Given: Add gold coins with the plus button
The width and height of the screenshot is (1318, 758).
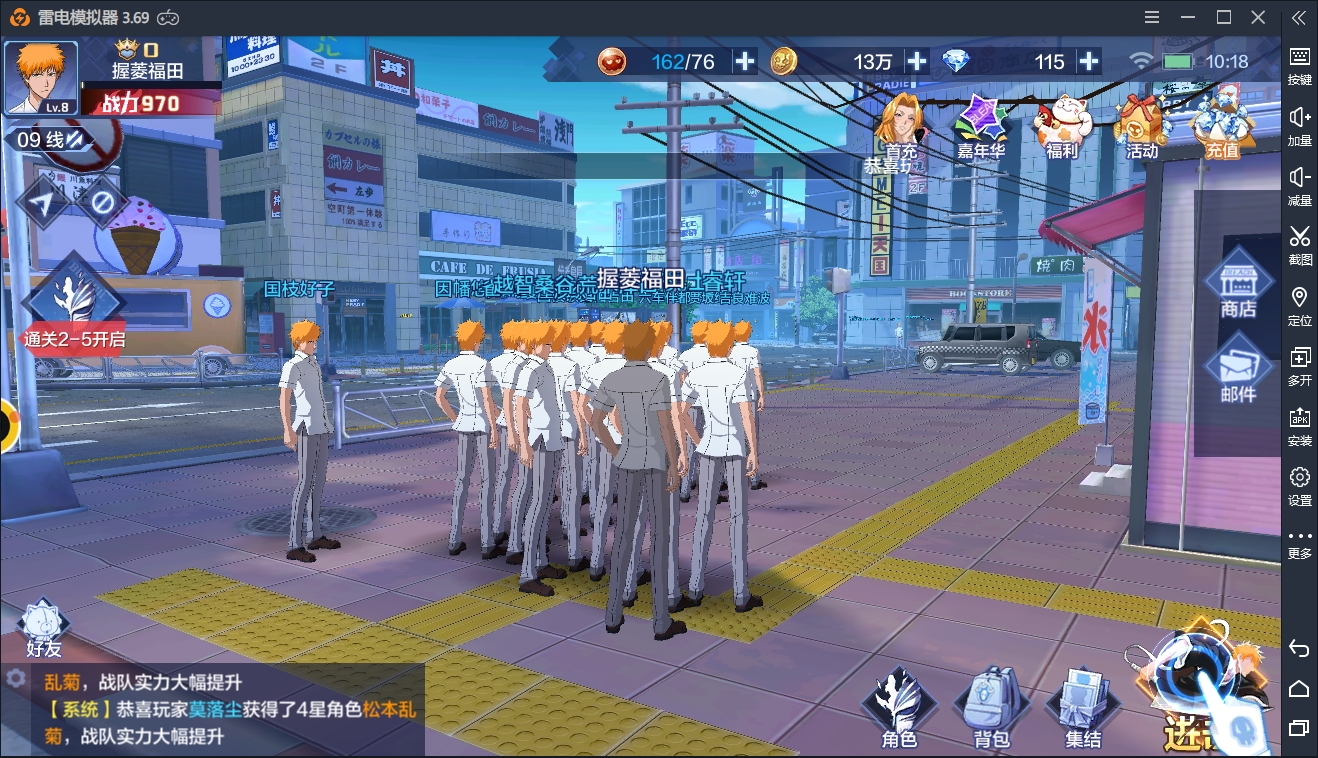Looking at the screenshot, I should (916, 61).
